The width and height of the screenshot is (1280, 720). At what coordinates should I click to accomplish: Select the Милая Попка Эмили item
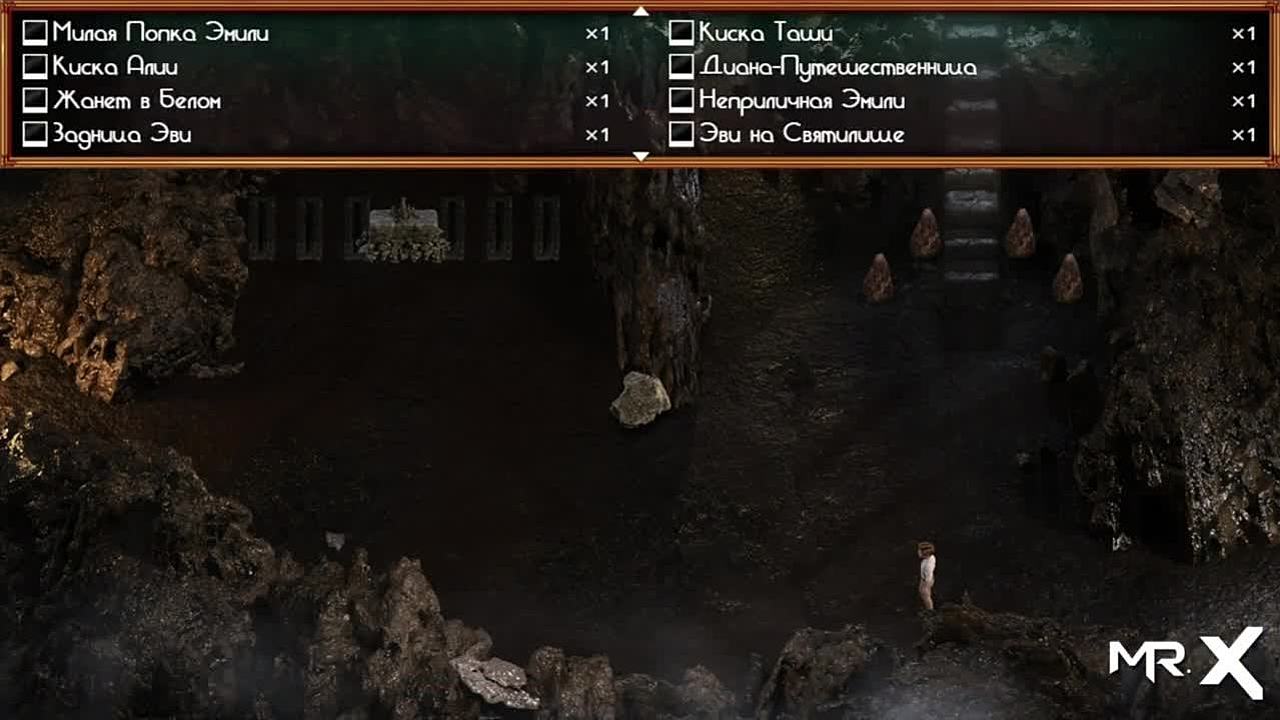click(x=160, y=33)
